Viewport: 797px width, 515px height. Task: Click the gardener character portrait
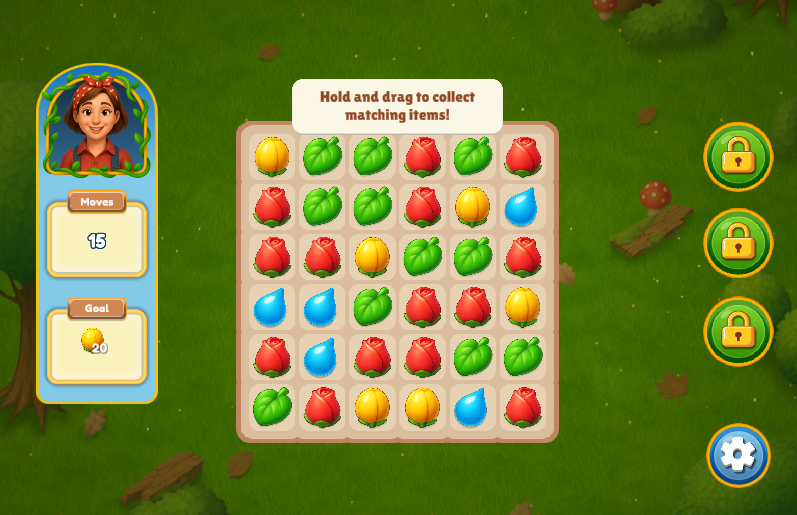(x=97, y=122)
